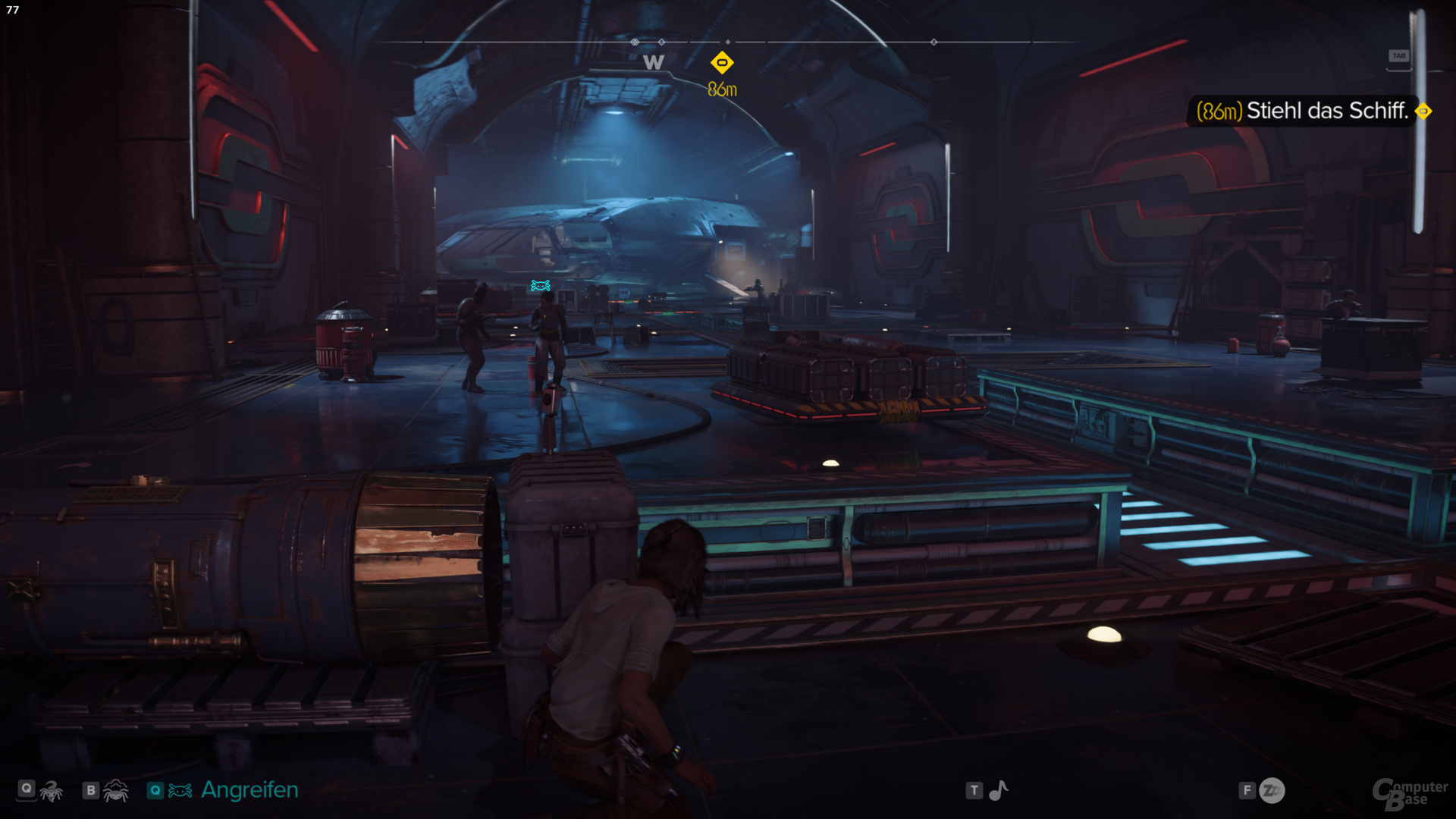Activate the music note whistle icon
Screen dimensions: 1456x819
999,791
